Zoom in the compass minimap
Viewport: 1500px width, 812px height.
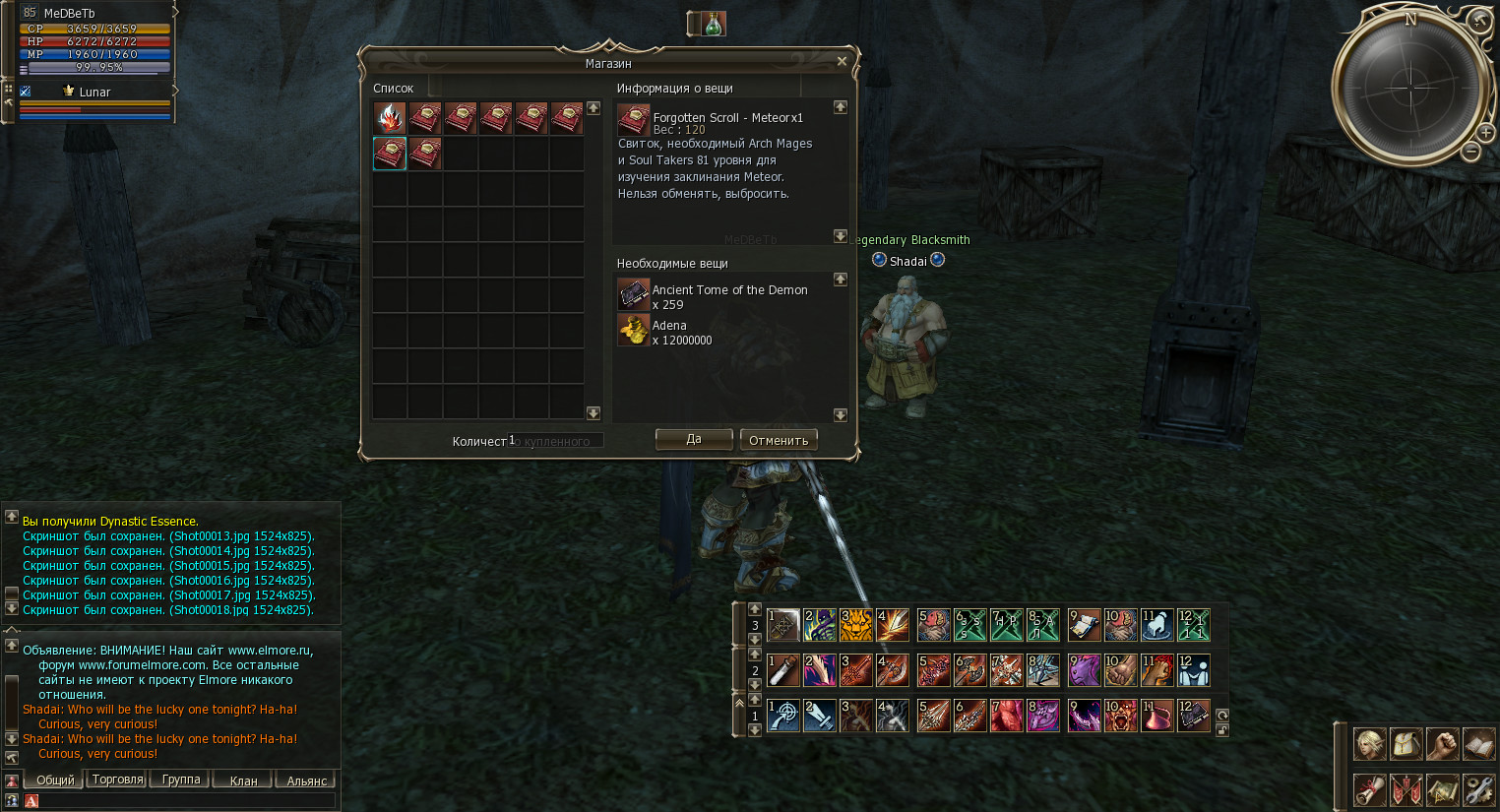(1485, 132)
